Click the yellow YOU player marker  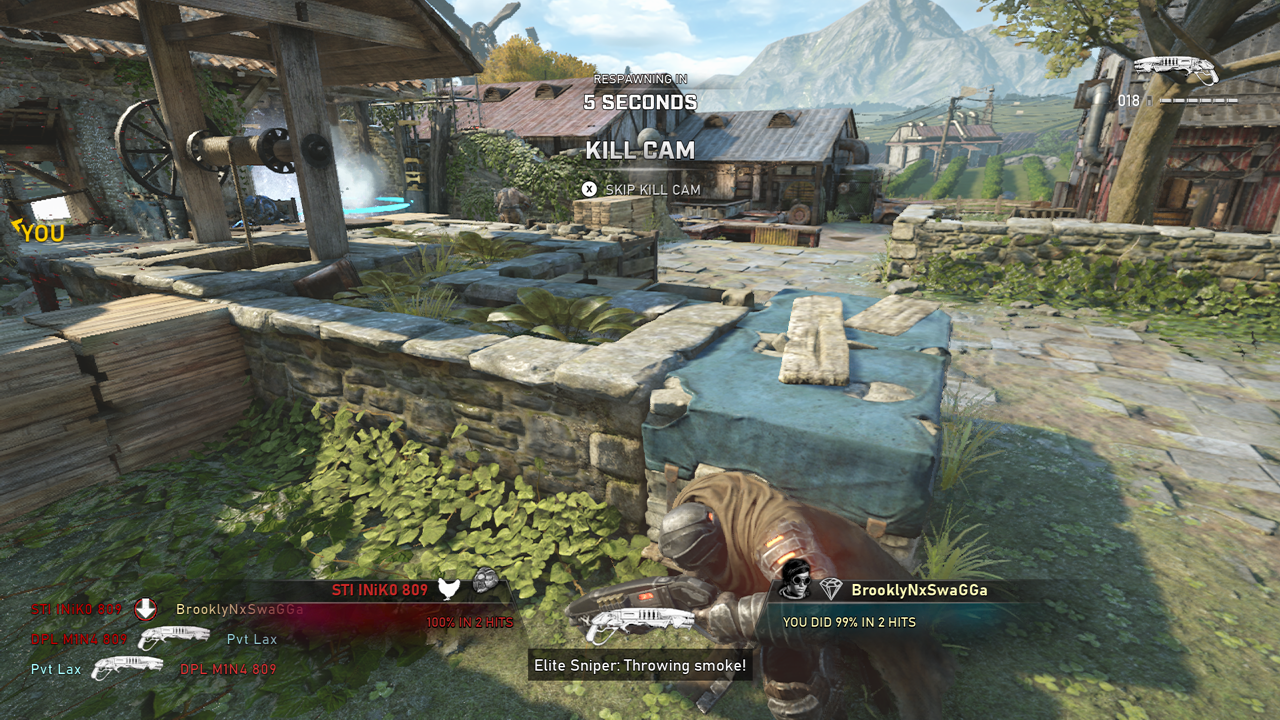(x=40, y=233)
